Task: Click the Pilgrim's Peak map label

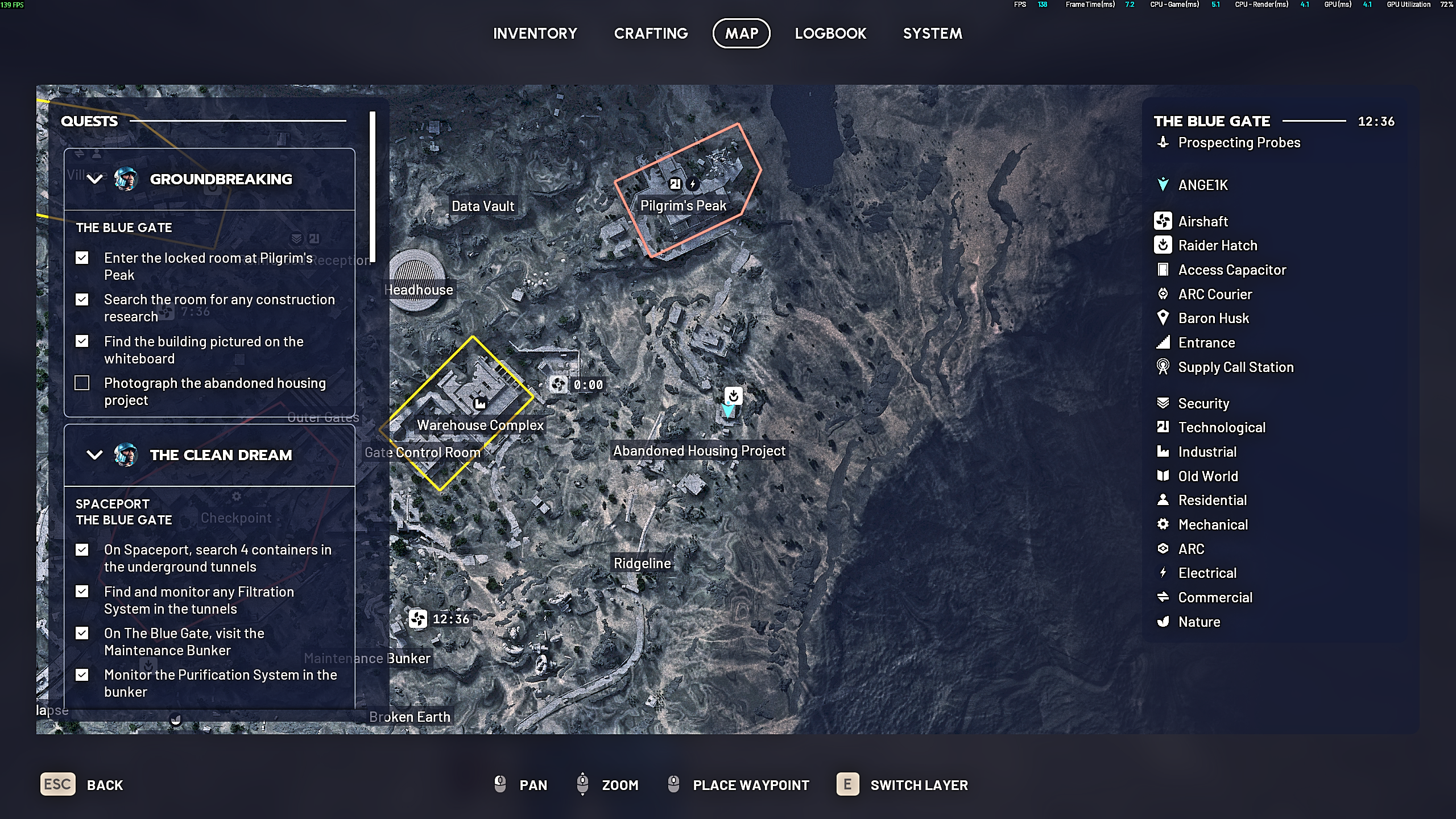Action: coord(683,206)
